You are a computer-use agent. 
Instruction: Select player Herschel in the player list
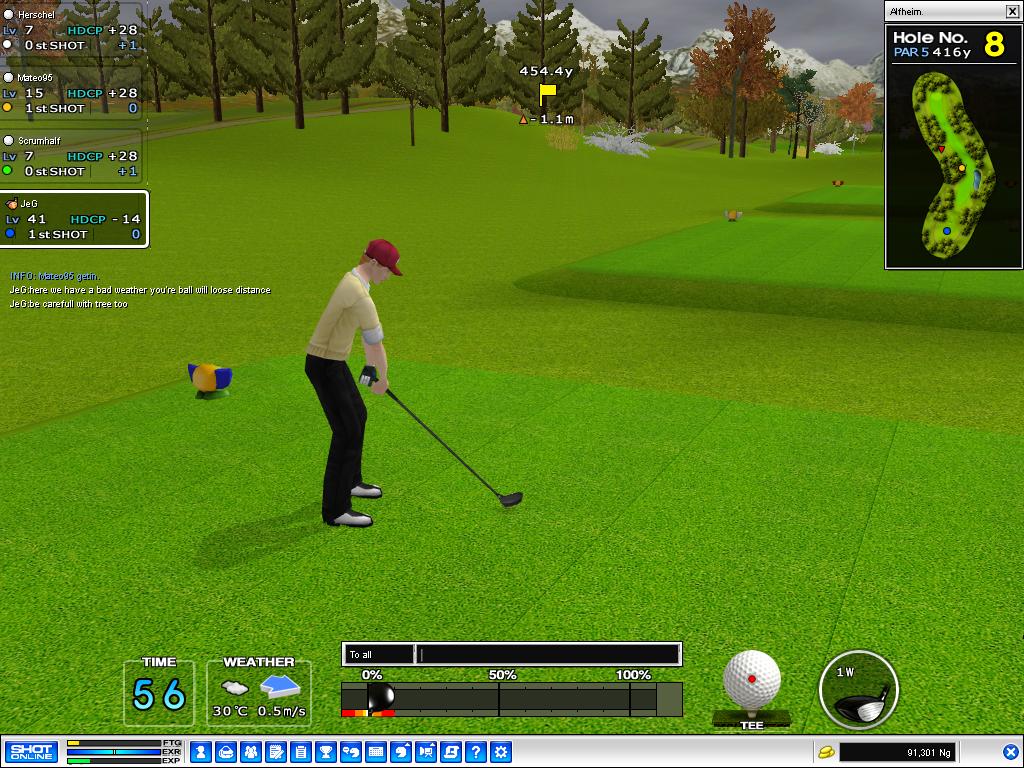(70, 30)
